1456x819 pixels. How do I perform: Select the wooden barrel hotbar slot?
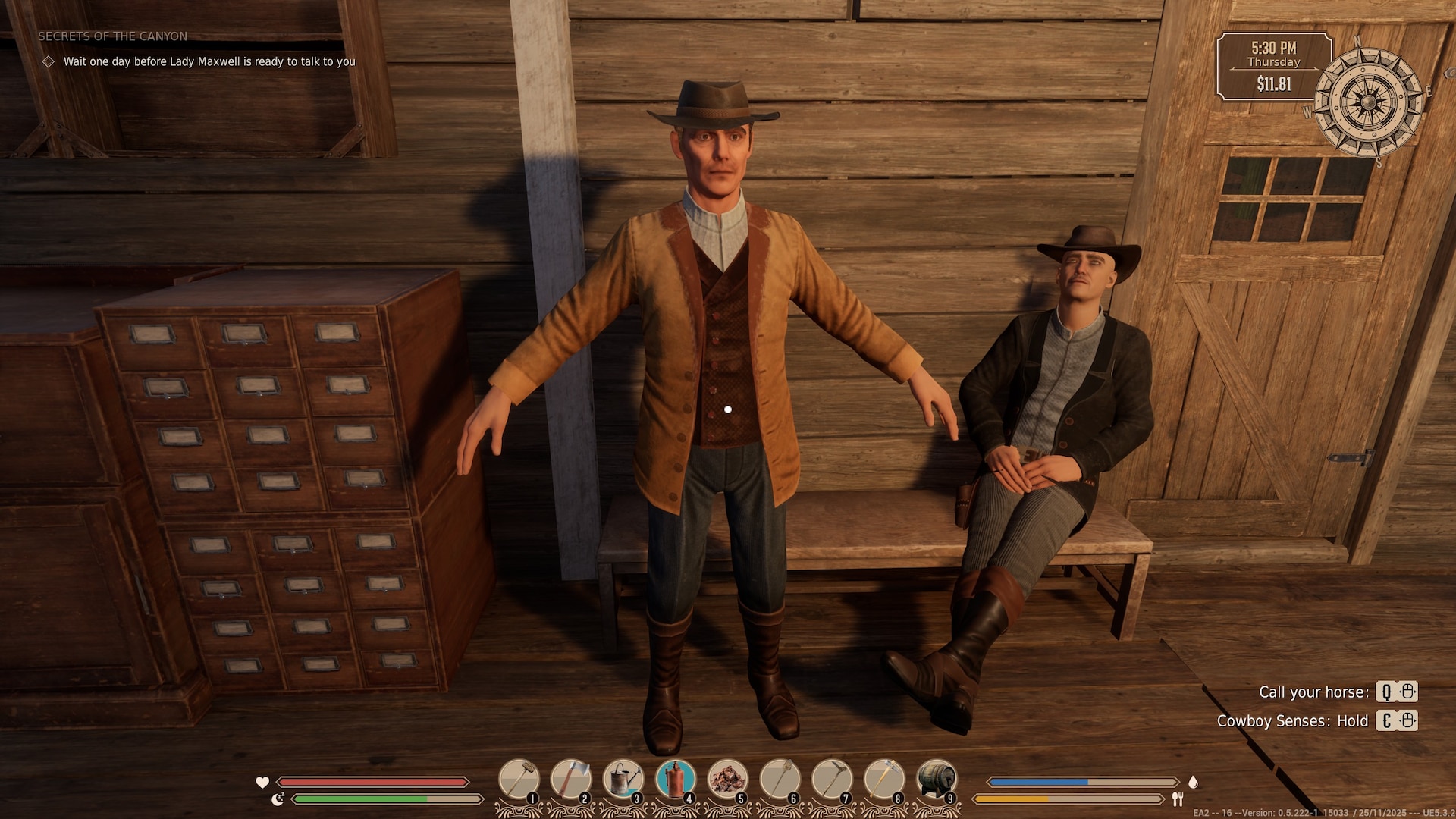[937, 779]
